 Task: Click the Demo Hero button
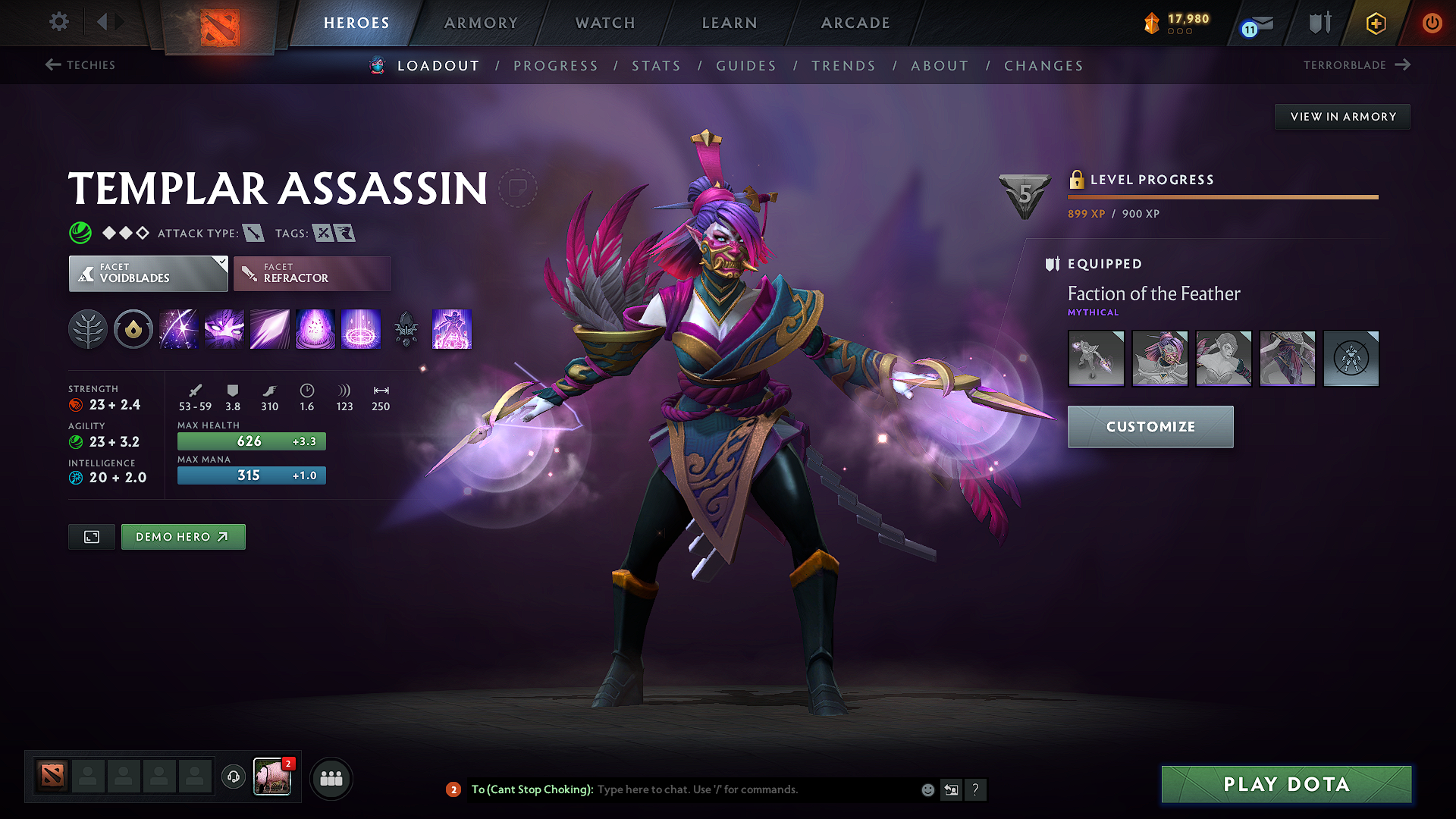point(183,536)
